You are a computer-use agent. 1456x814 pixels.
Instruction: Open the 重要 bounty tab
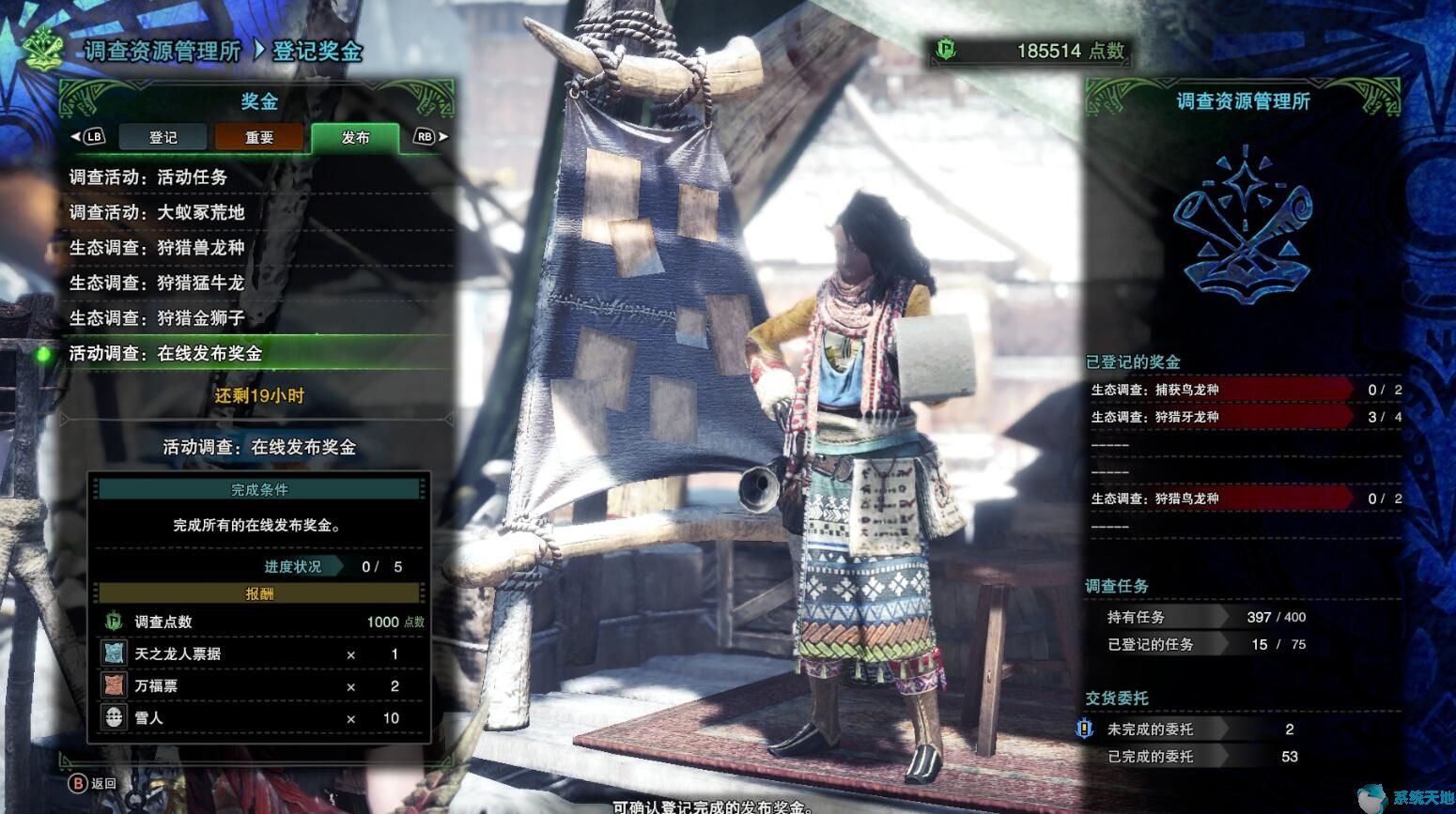coord(259,137)
